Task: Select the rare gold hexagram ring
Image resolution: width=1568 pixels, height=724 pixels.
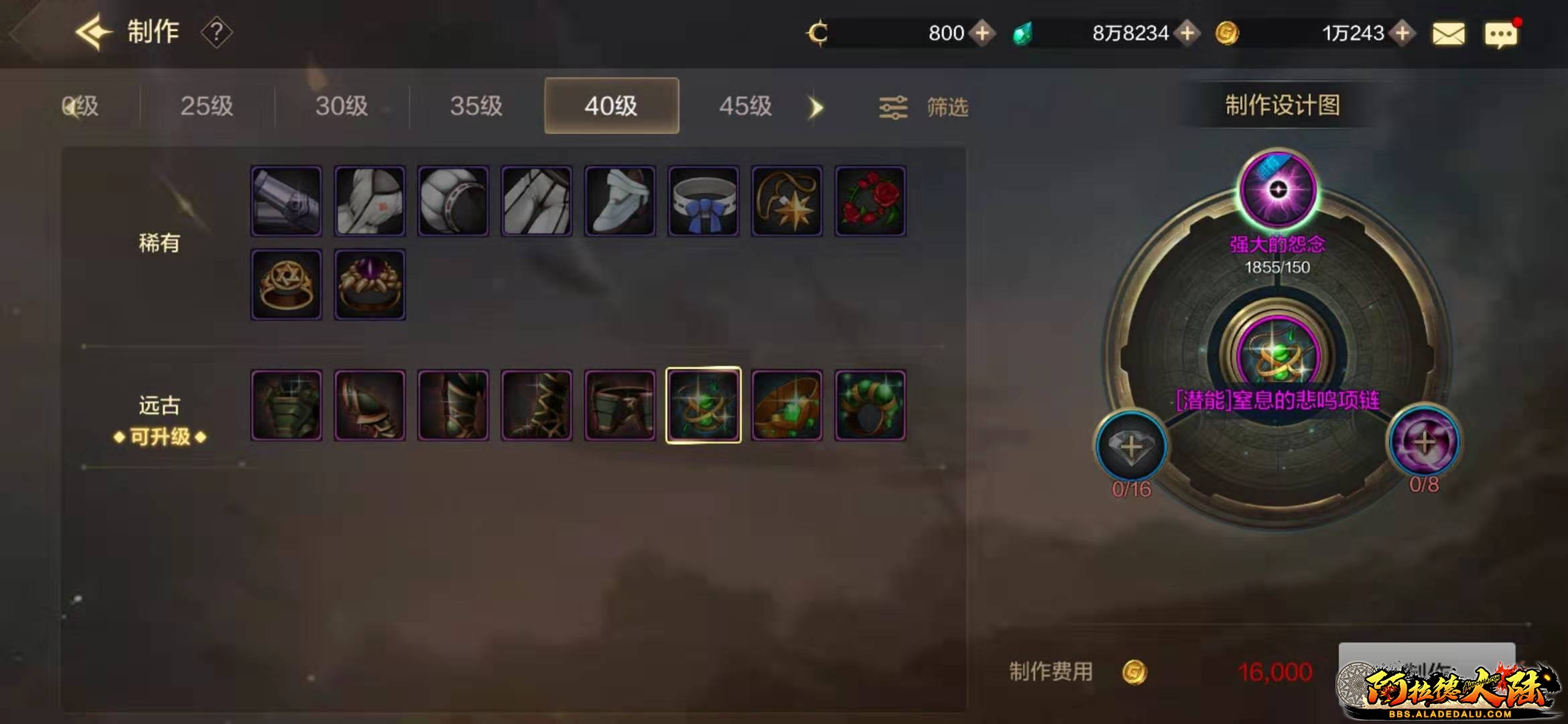Action: point(286,285)
